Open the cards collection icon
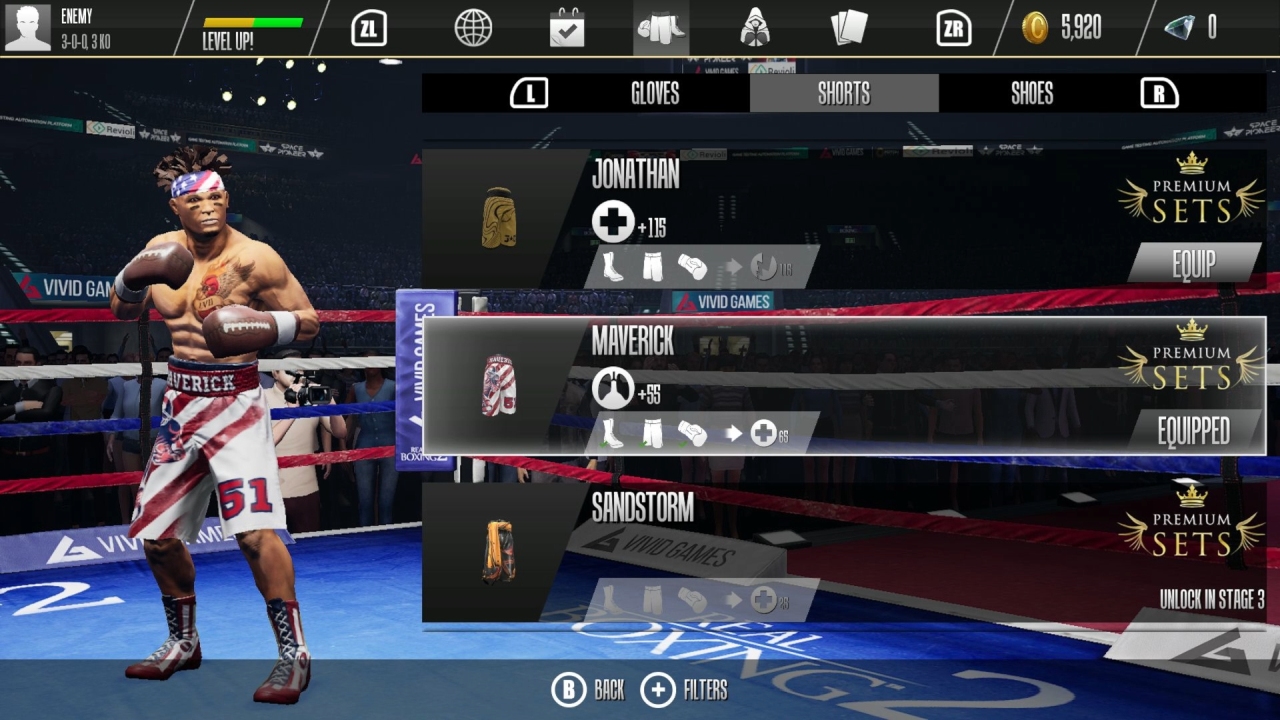 [848, 28]
